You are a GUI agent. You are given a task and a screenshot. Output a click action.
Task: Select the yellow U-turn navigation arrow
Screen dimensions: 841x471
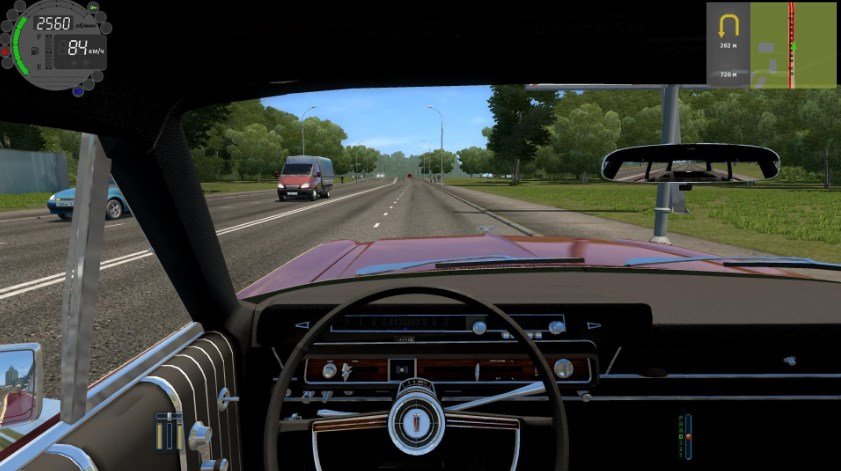coord(727,24)
